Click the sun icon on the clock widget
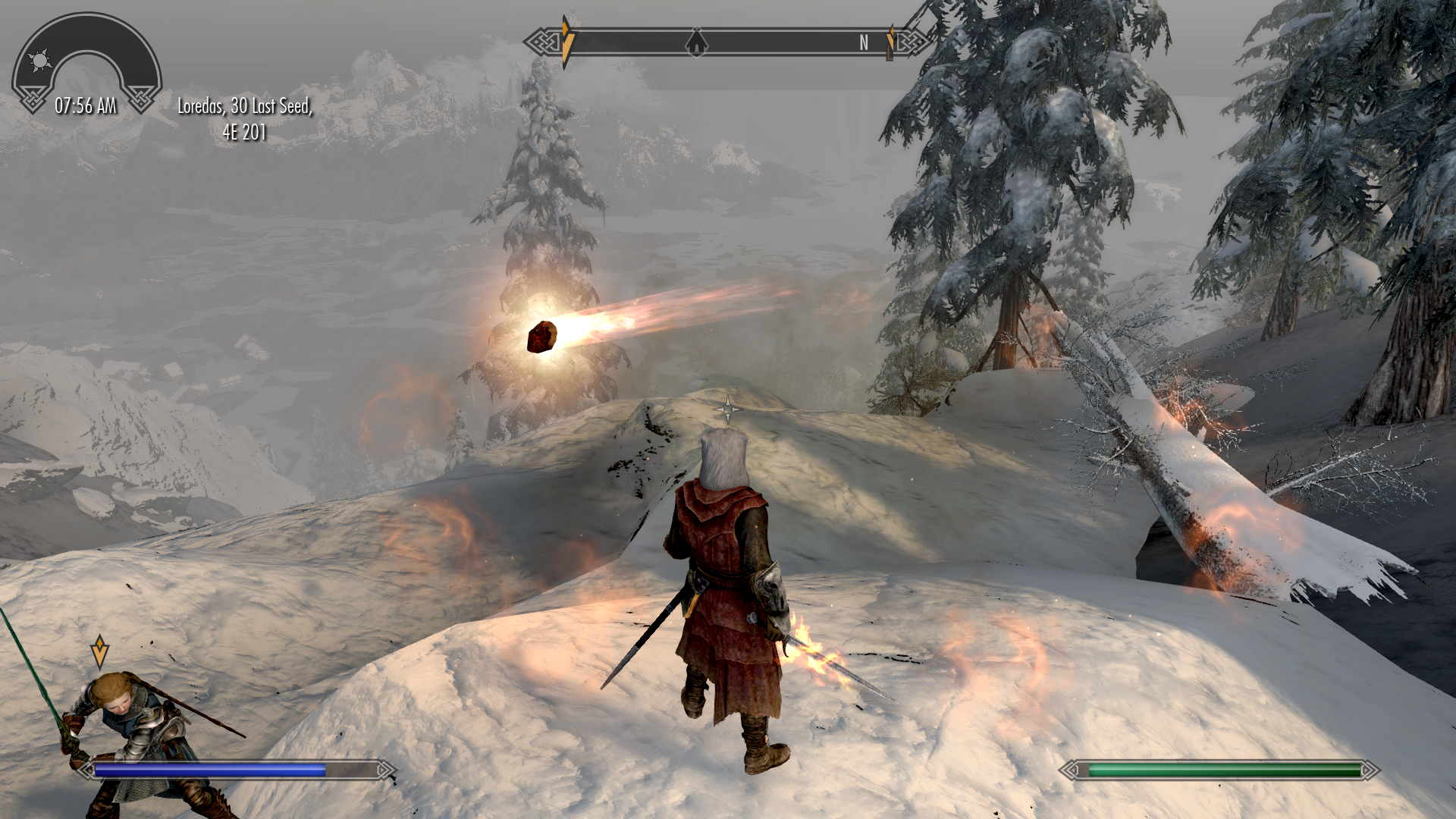This screenshot has height=819, width=1456. (x=39, y=60)
